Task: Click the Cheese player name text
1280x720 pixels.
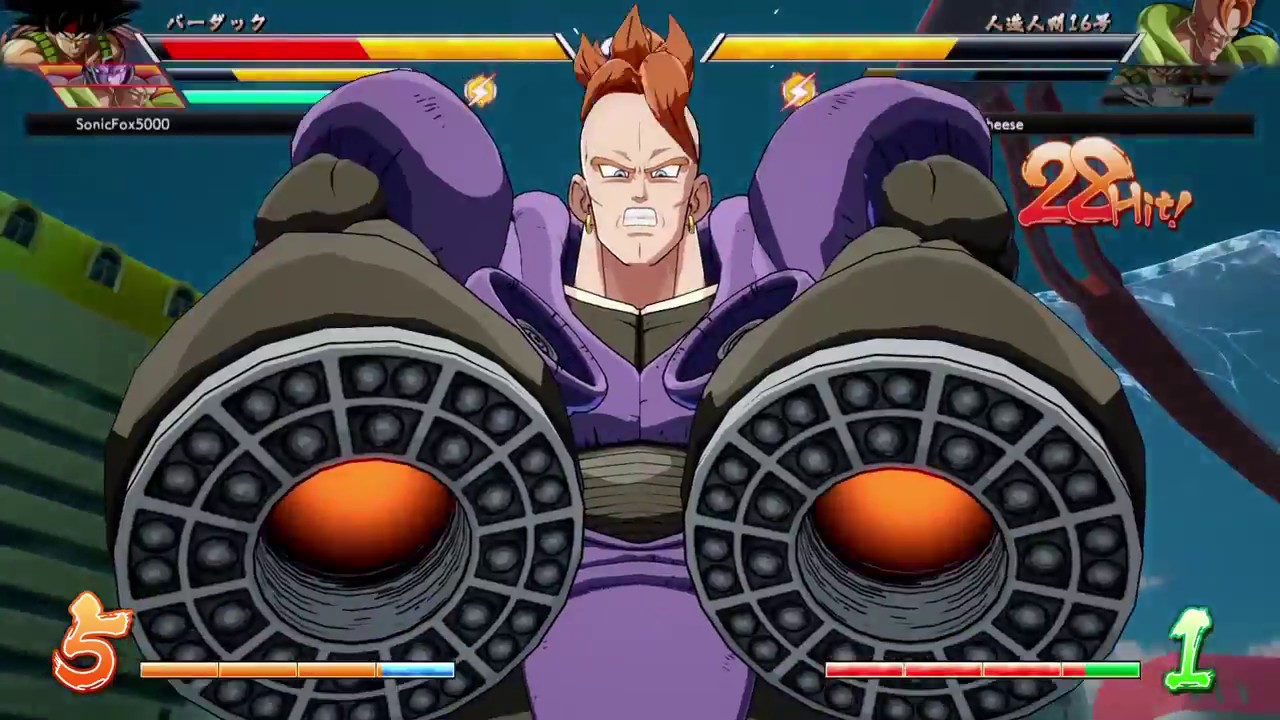Action: coord(1005,124)
